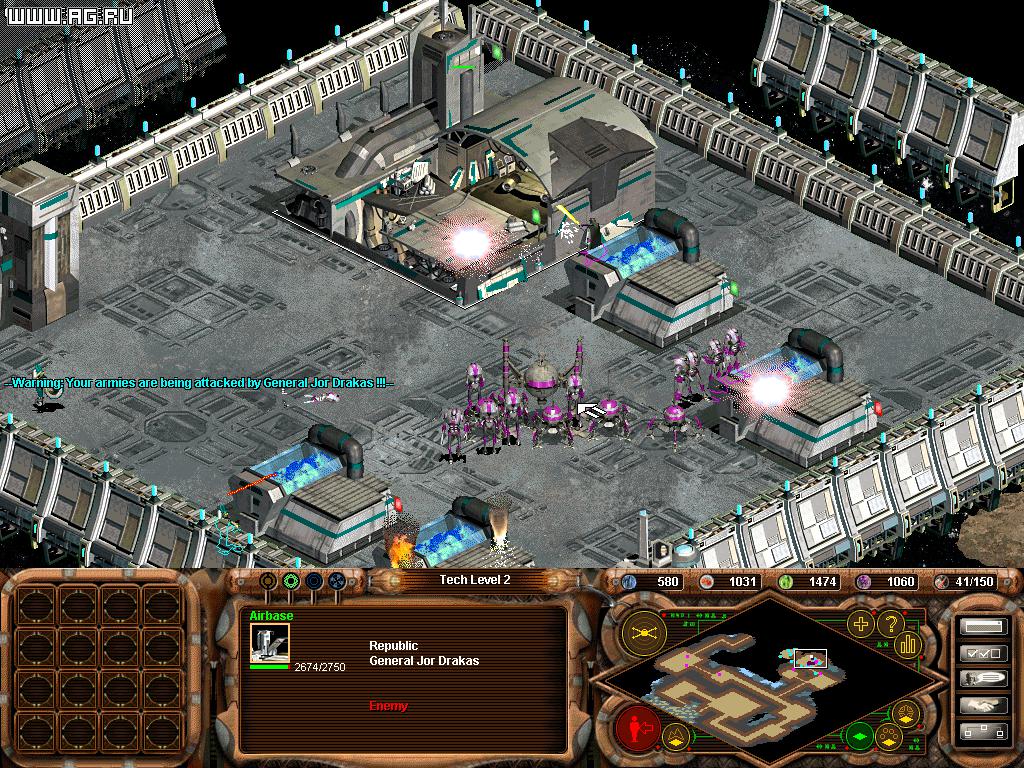The width and height of the screenshot is (1024, 768).
Task: Open the checkbox options panel button
Action: coord(981,653)
